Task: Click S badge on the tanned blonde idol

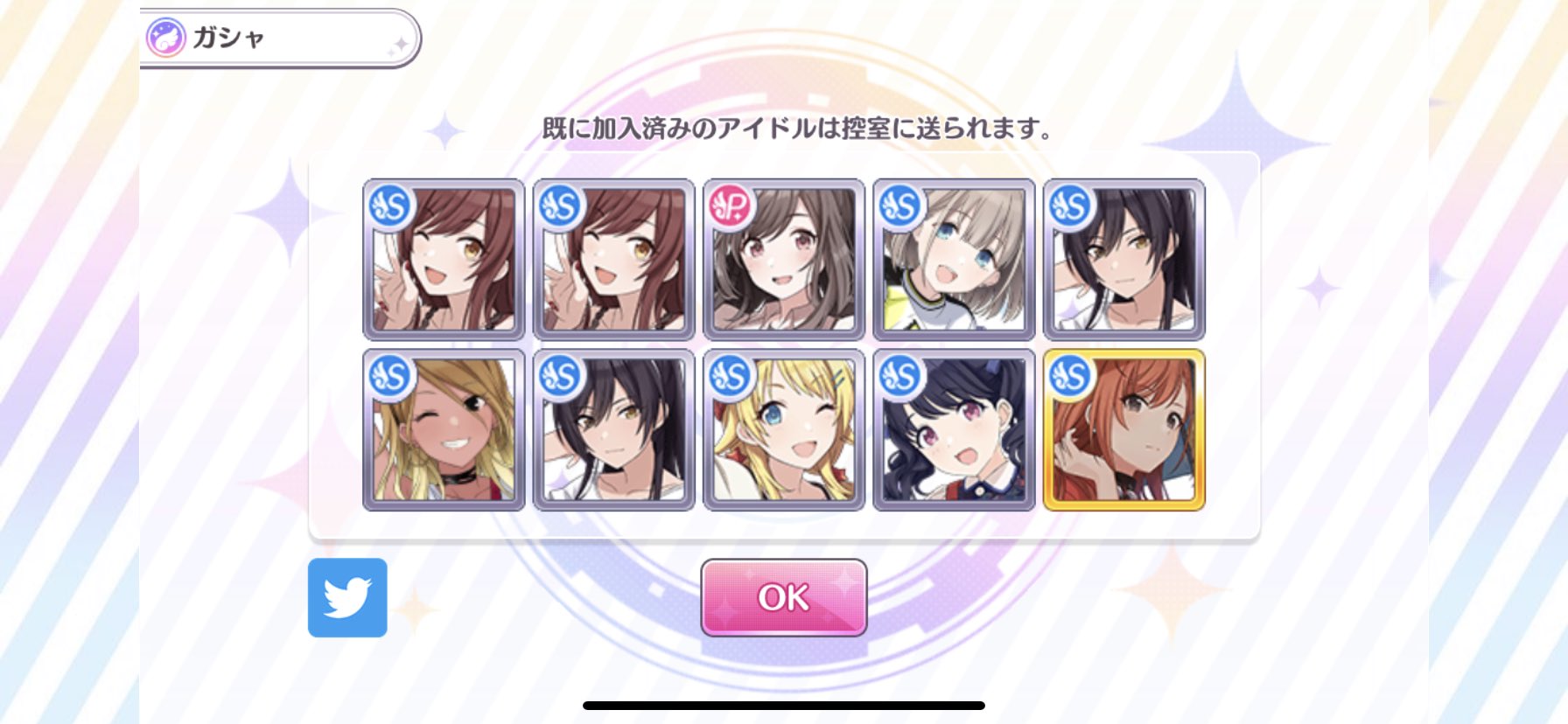Action: pyautogui.click(x=388, y=374)
